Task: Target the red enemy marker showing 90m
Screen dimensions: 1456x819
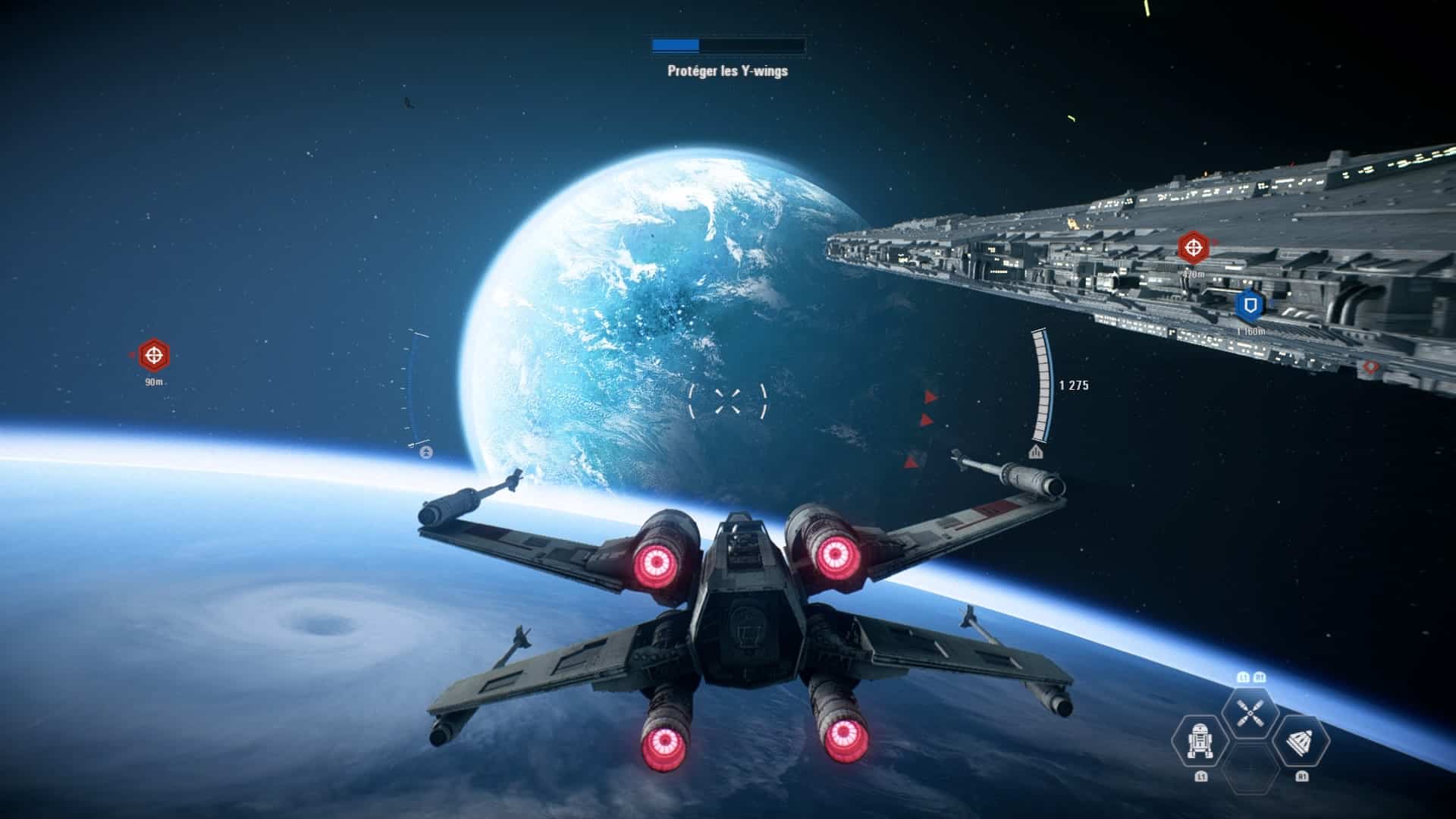Action: pyautogui.click(x=154, y=354)
